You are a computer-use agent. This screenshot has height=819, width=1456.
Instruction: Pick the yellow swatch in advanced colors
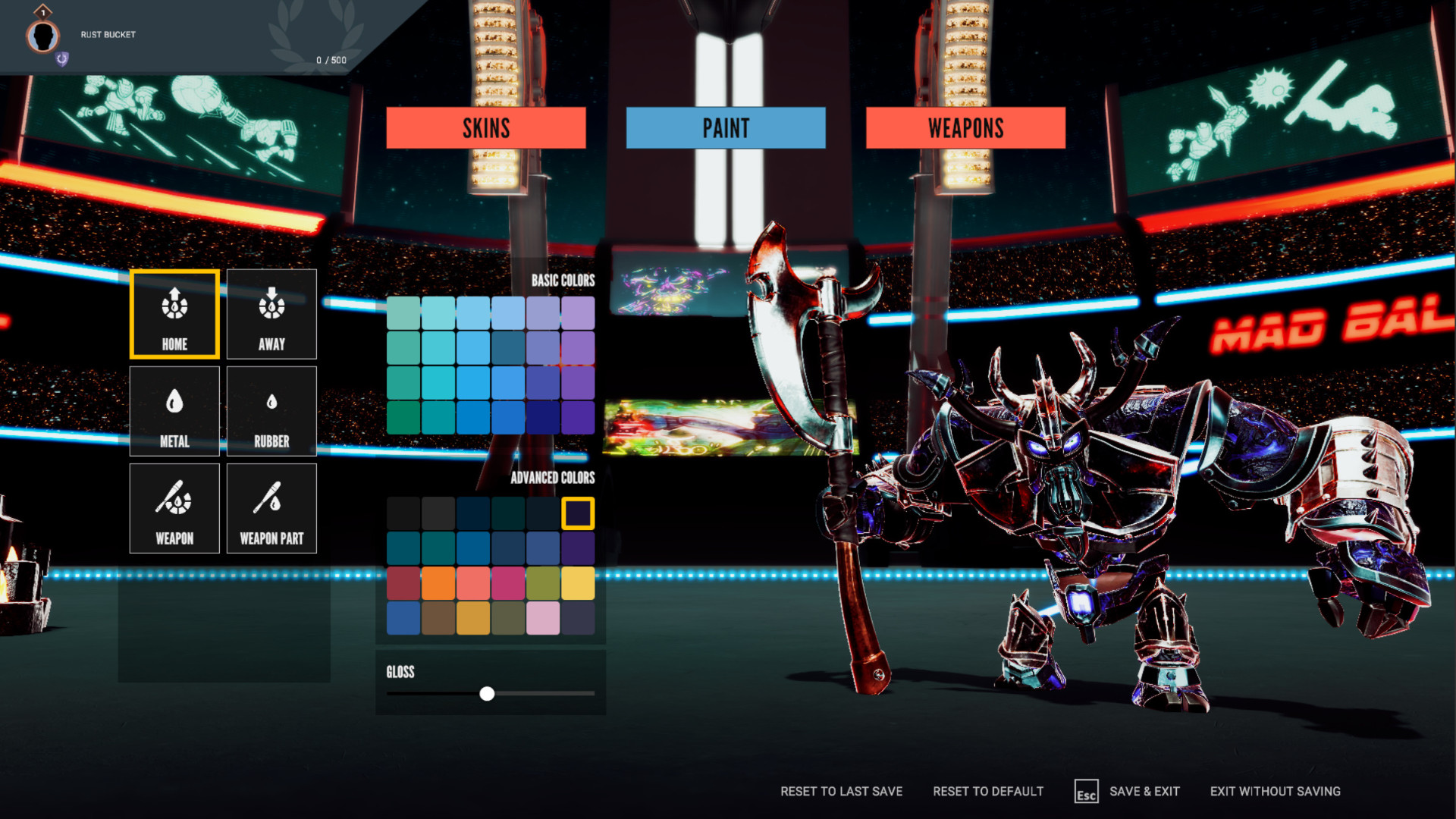pyautogui.click(x=579, y=582)
